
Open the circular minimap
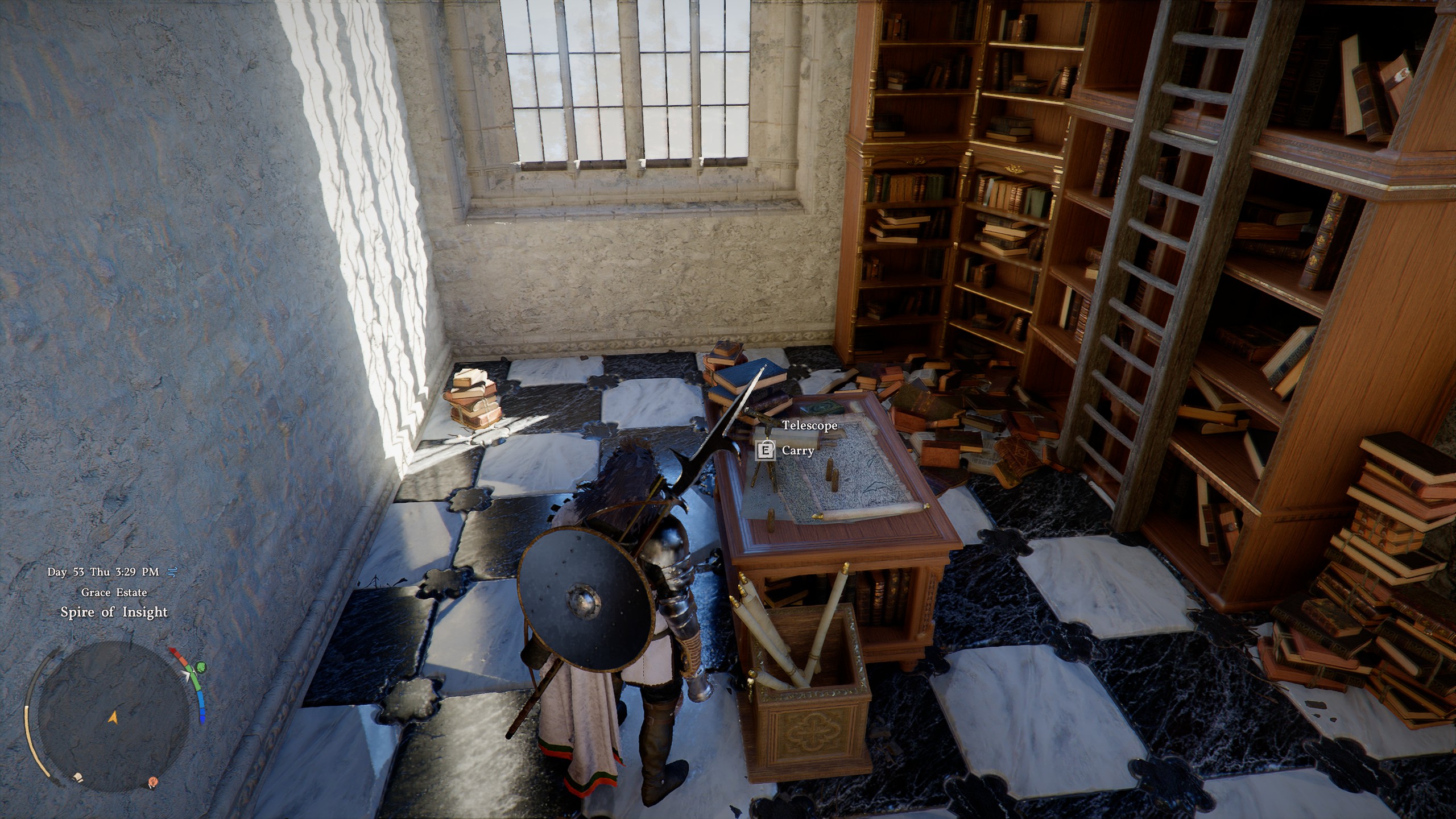pyautogui.click(x=113, y=716)
